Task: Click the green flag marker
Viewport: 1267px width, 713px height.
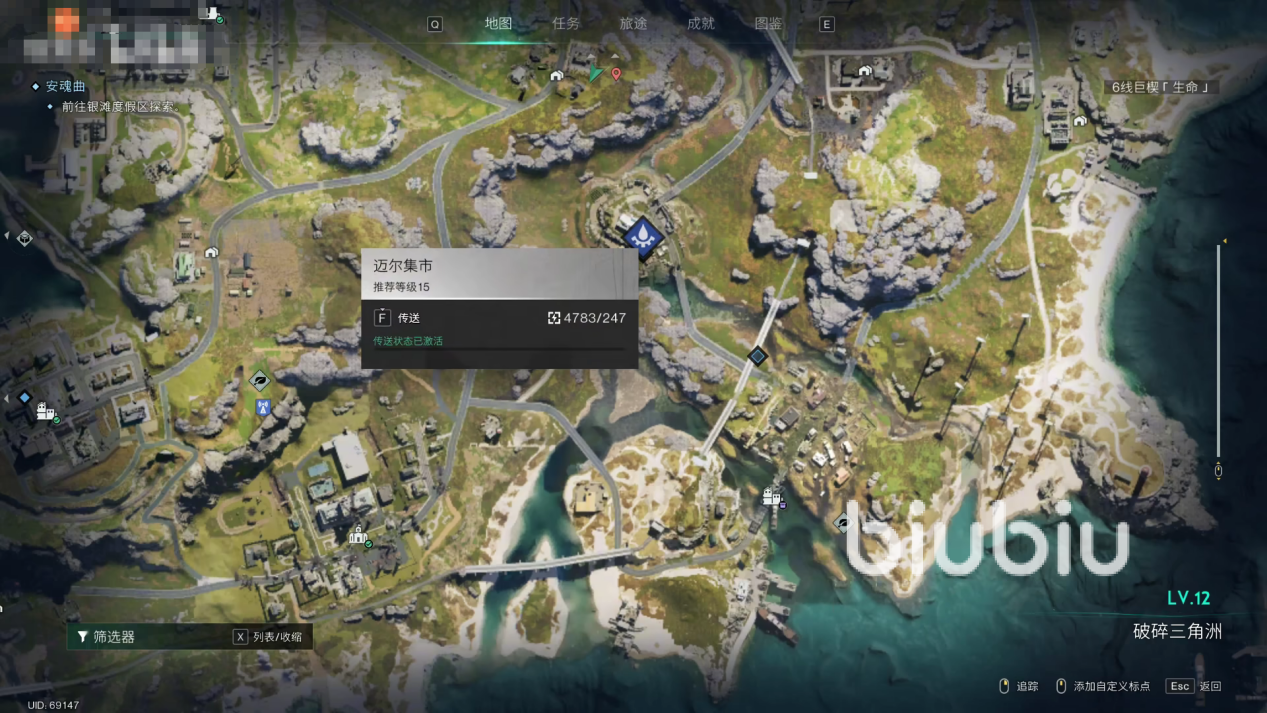Action: pyautogui.click(x=597, y=73)
